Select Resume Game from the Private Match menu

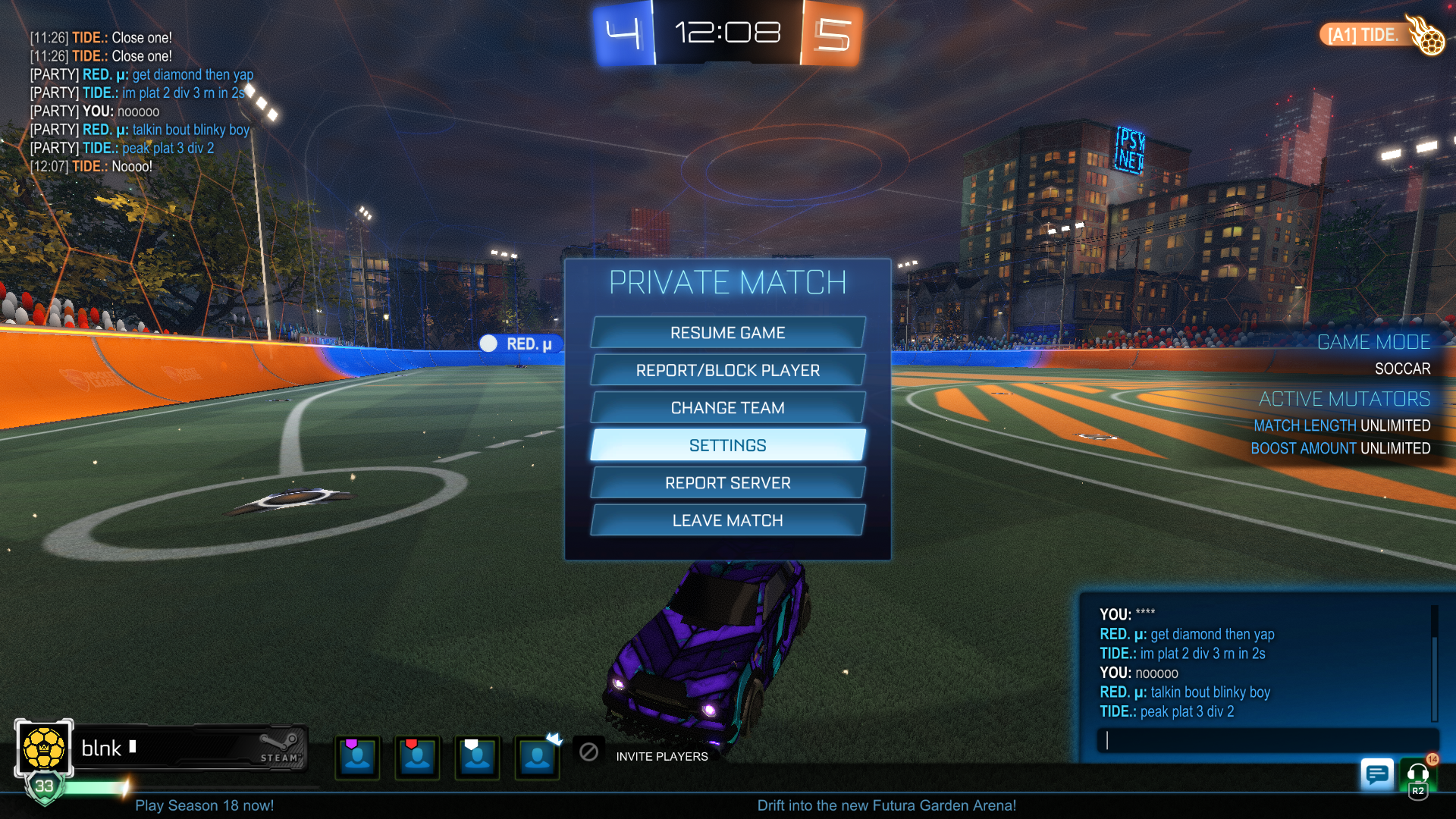point(727,332)
